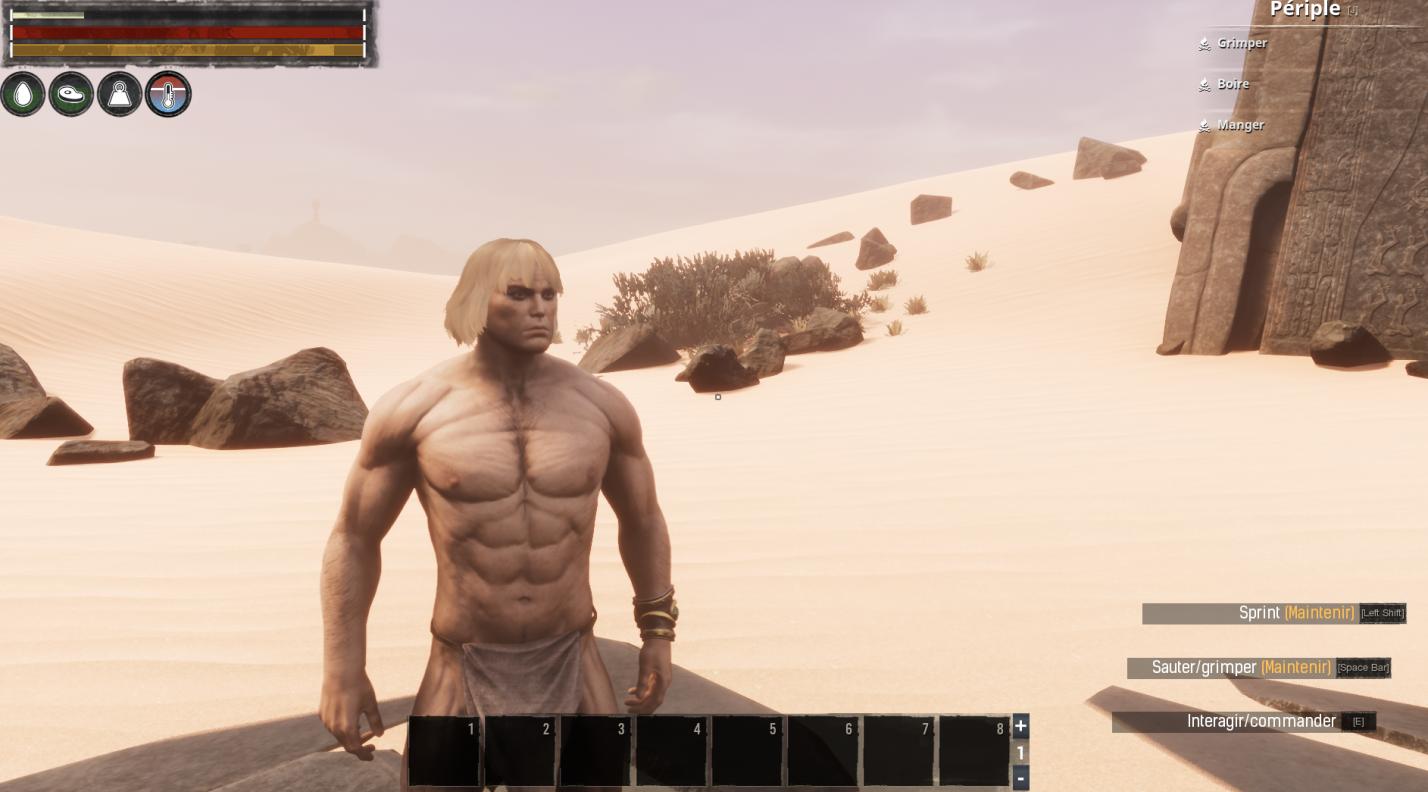
Task: Click the meat hunger icon
Action: pyautogui.click(x=70, y=94)
